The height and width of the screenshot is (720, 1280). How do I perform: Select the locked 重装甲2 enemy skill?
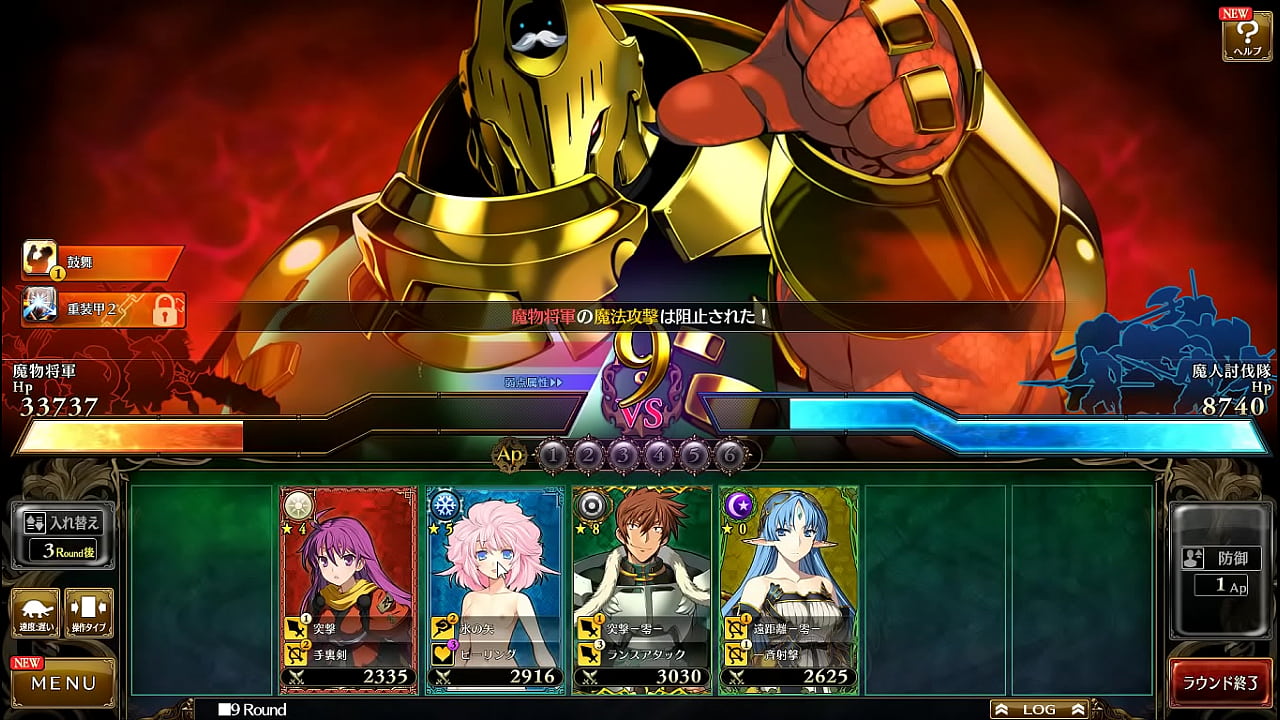click(x=102, y=310)
